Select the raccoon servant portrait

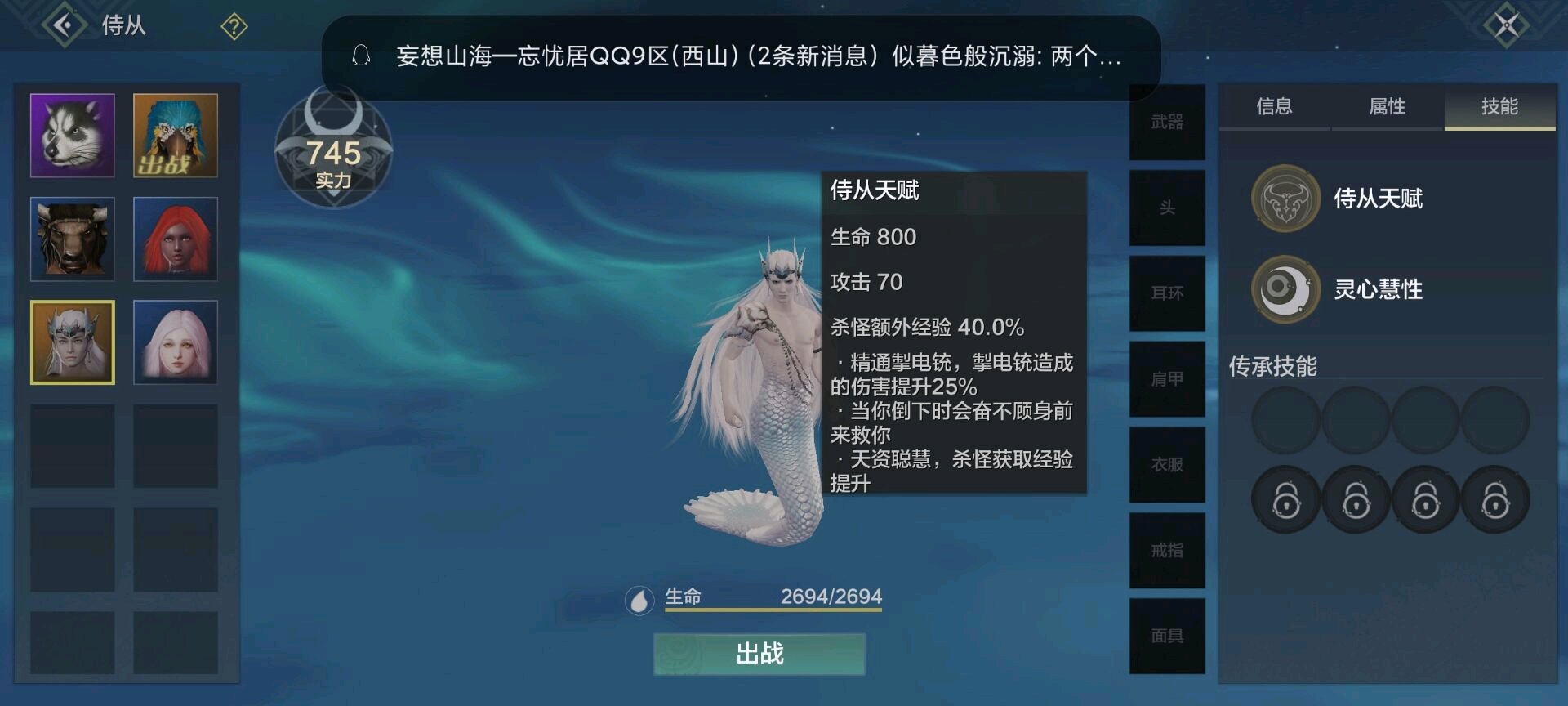click(72, 135)
